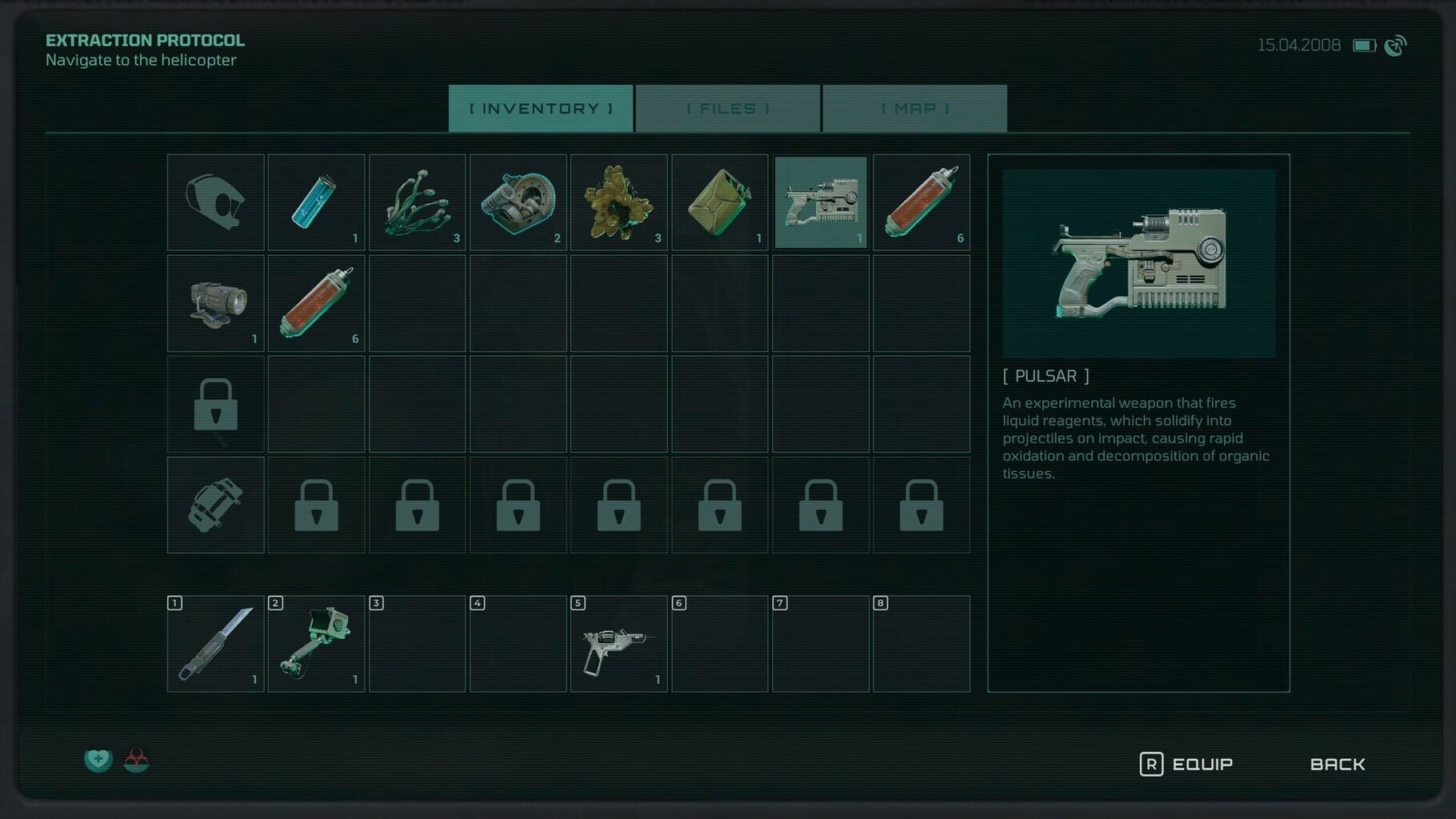Screen dimensions: 1456x819
Task: Choose the mechanical gear component
Action: click(x=518, y=202)
